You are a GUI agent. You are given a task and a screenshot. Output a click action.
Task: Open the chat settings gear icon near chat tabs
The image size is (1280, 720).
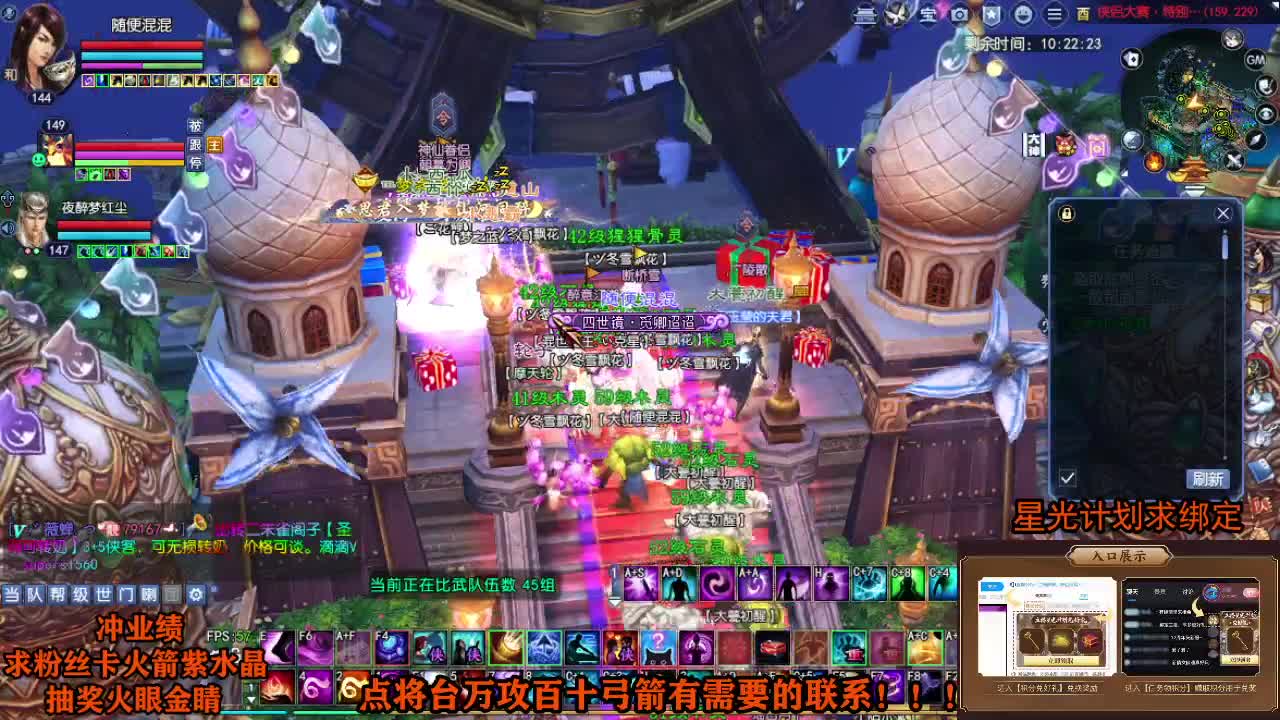tap(195, 593)
